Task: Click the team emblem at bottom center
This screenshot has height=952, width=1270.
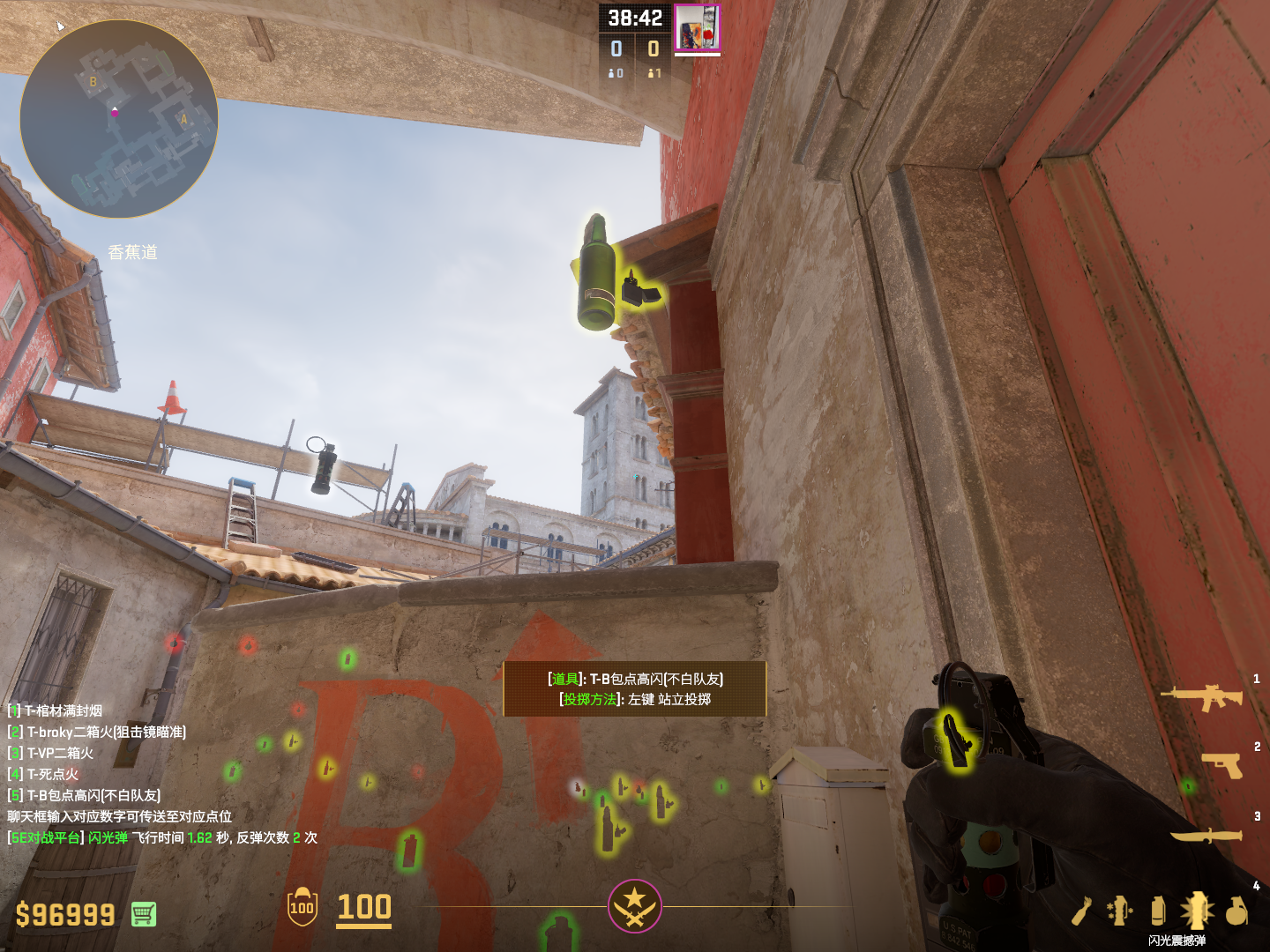Action: [634, 905]
